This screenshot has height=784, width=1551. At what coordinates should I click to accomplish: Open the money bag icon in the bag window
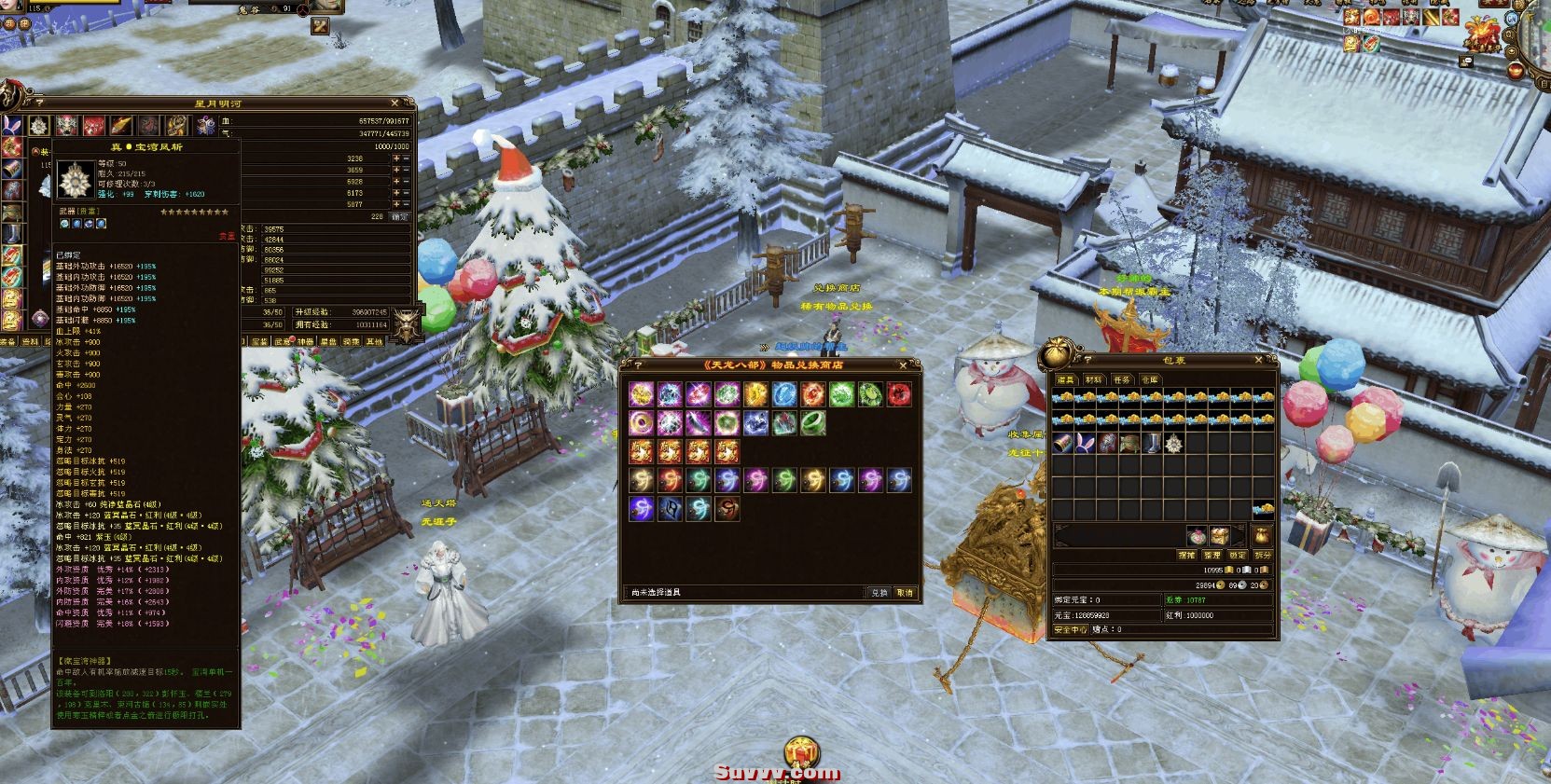point(1262,536)
